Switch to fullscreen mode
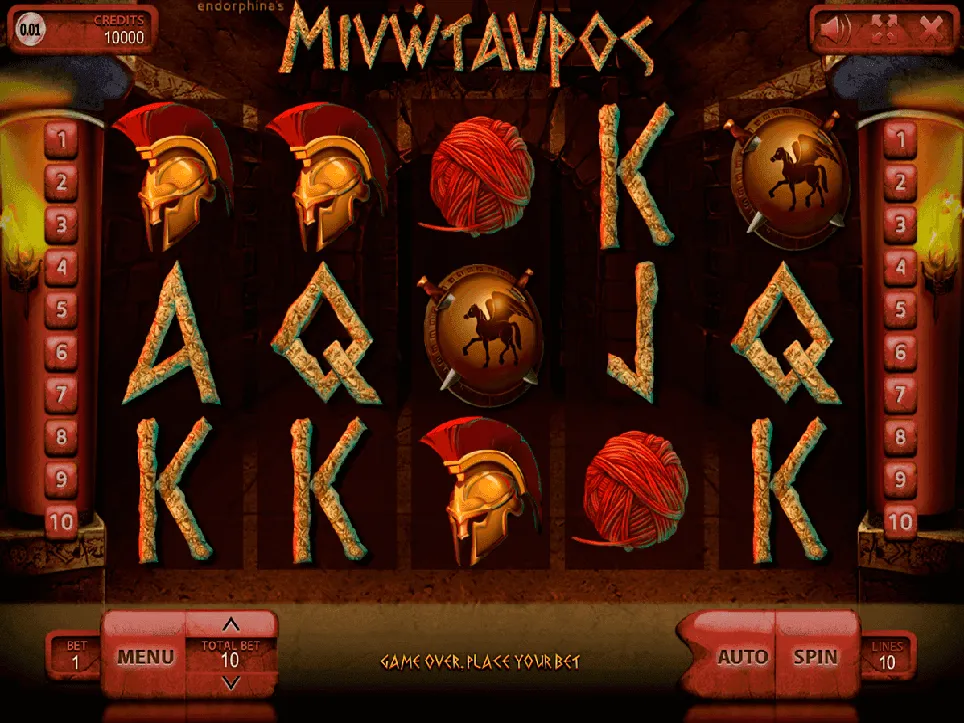Image resolution: width=964 pixels, height=723 pixels. tap(886, 29)
